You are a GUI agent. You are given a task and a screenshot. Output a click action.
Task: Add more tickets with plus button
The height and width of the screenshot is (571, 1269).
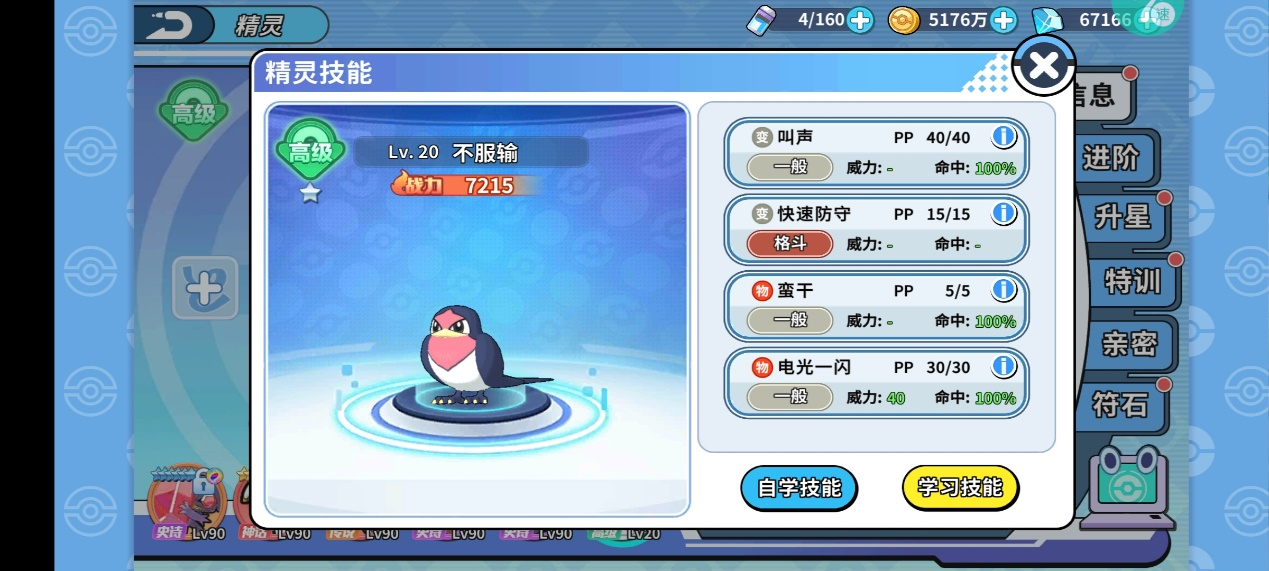pos(860,20)
